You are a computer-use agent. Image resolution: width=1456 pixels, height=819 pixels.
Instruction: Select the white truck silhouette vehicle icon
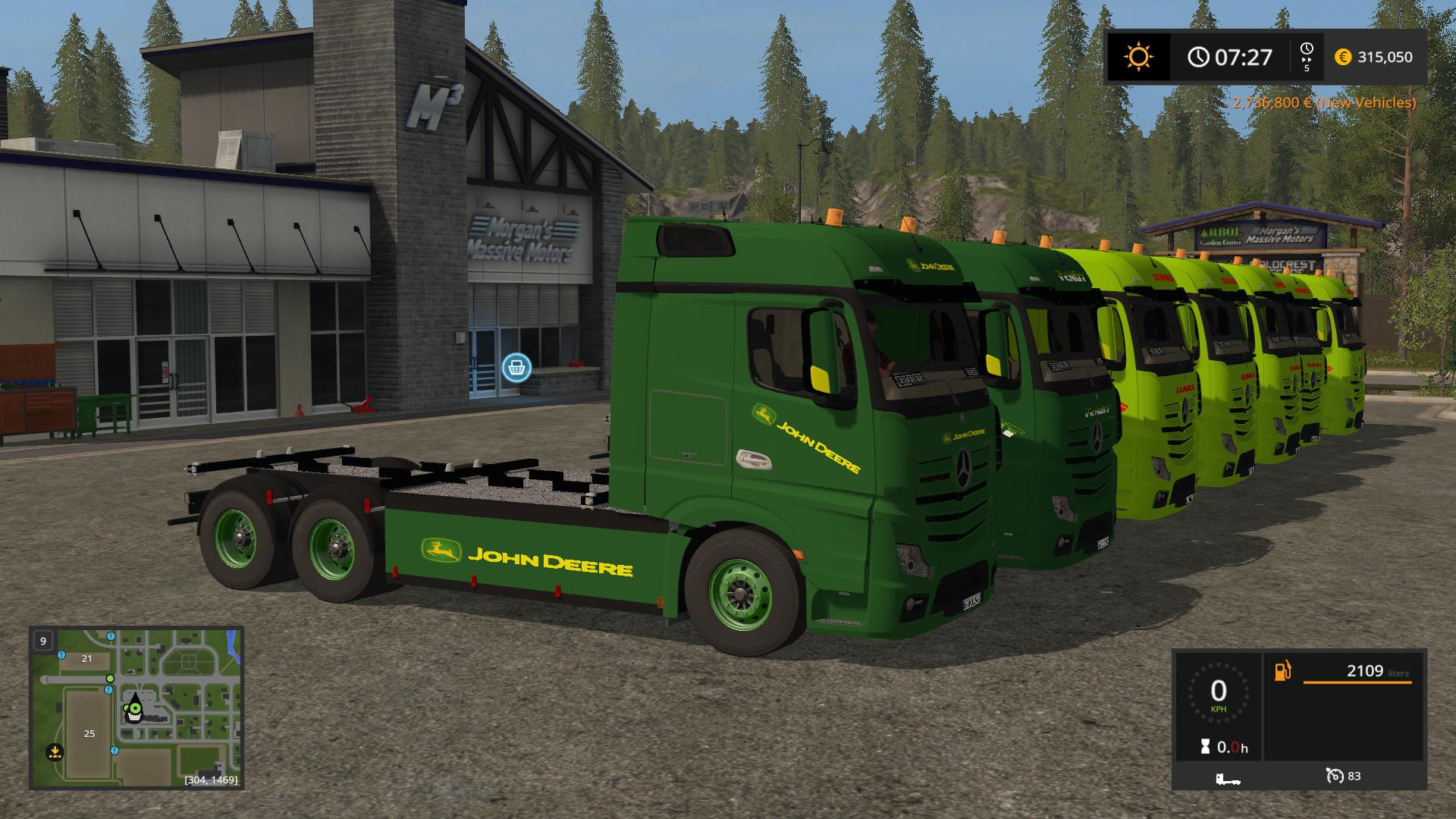pyautogui.click(x=1228, y=778)
